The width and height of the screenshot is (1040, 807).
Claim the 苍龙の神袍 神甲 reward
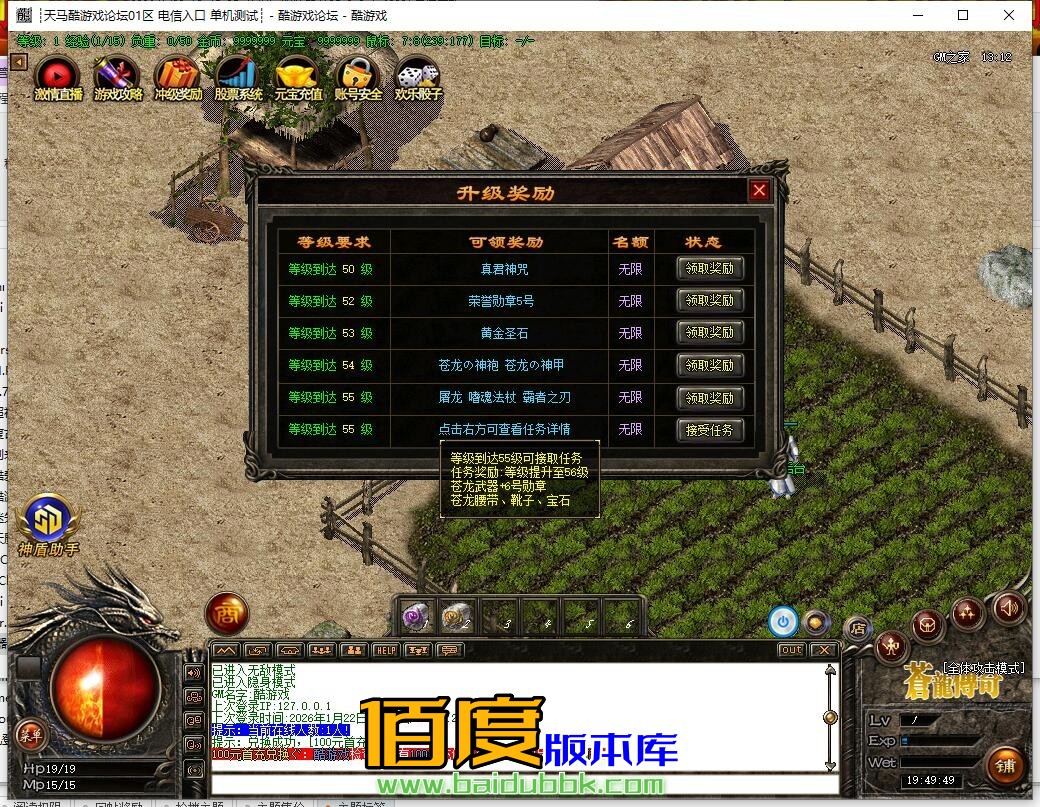(710, 365)
